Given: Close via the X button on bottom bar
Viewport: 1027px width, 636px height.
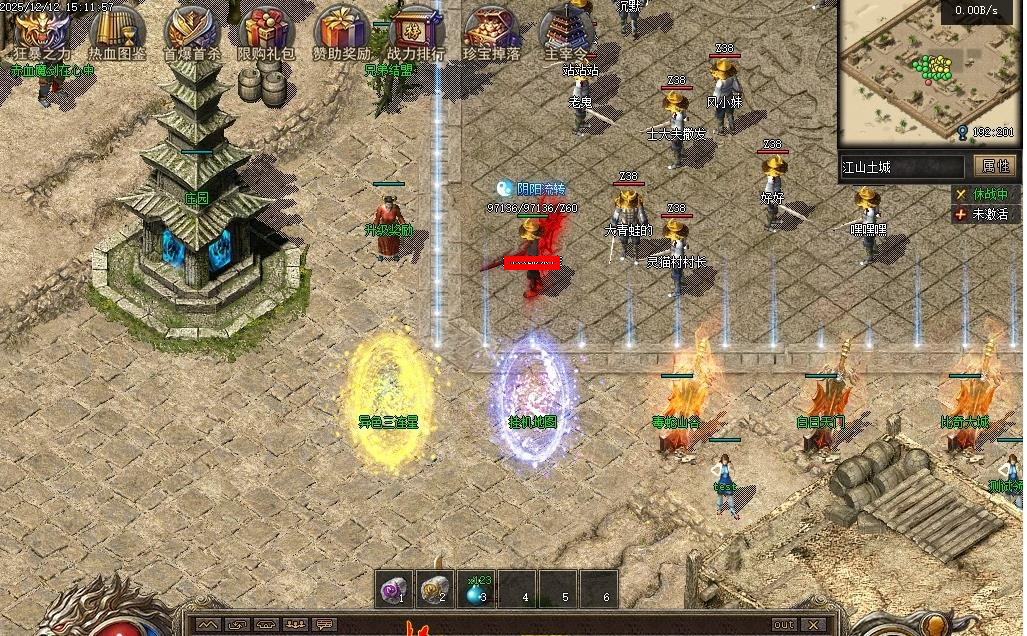Looking at the screenshot, I should click(x=813, y=625).
